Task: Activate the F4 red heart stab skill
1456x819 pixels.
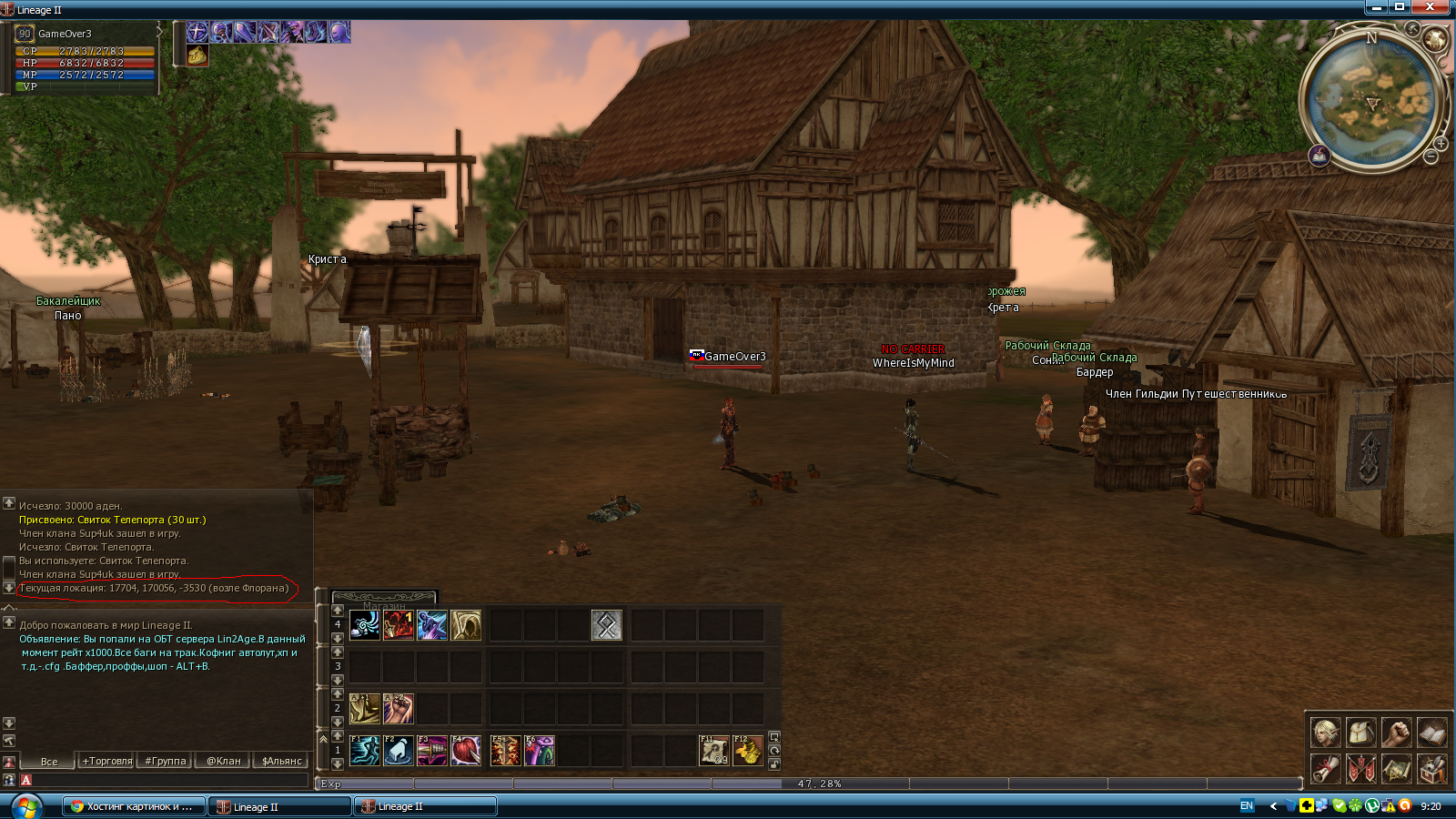Action: [x=466, y=751]
